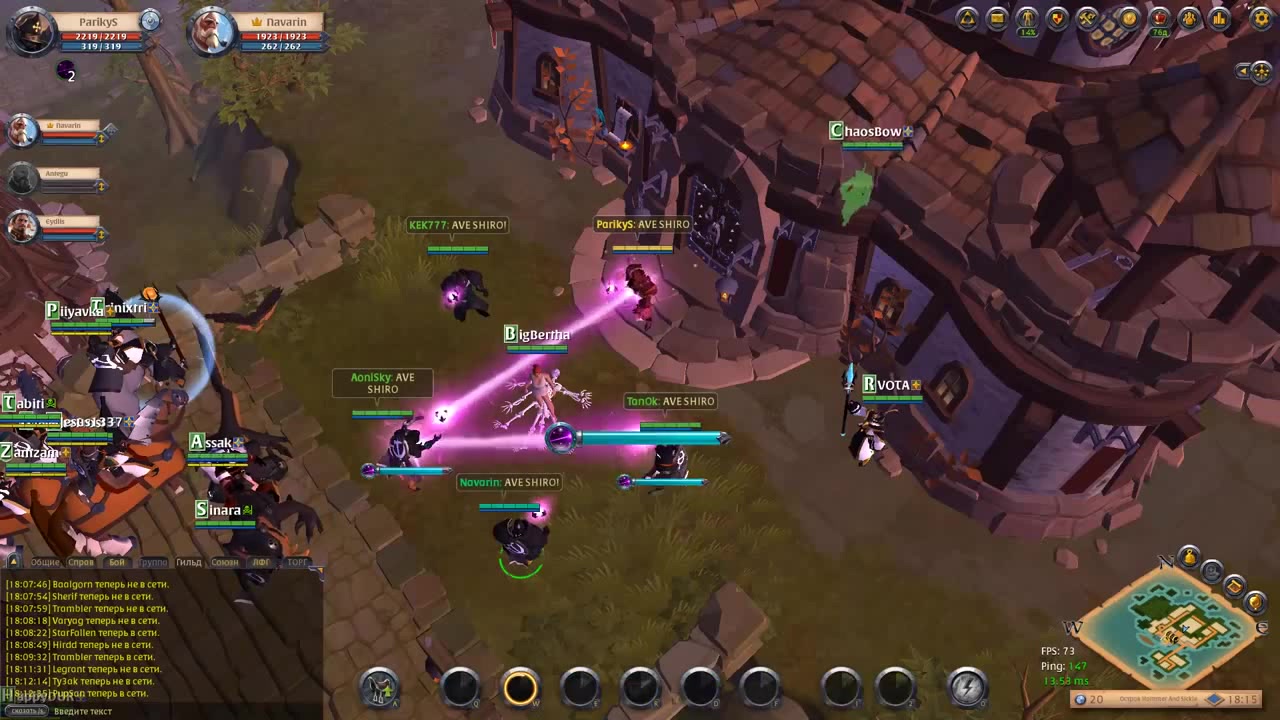Click the golden bell icon above minimap
Viewport: 1280px width, 720px height.
coord(1189,557)
